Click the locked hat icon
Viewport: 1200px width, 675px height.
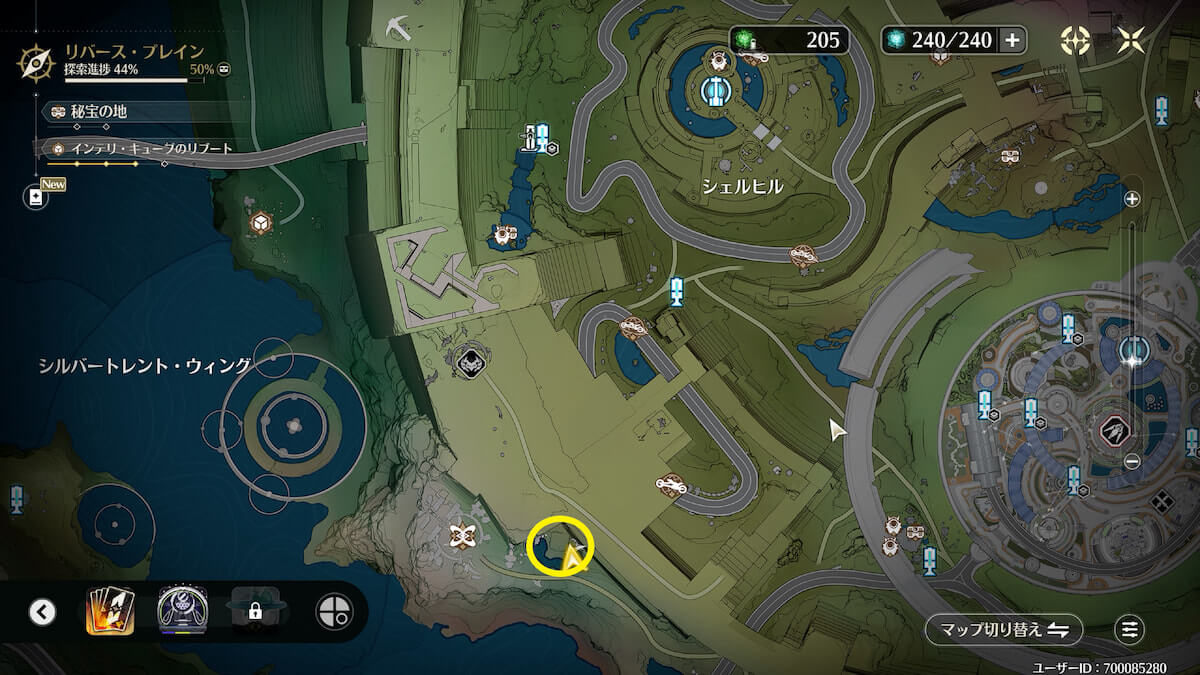(x=255, y=610)
